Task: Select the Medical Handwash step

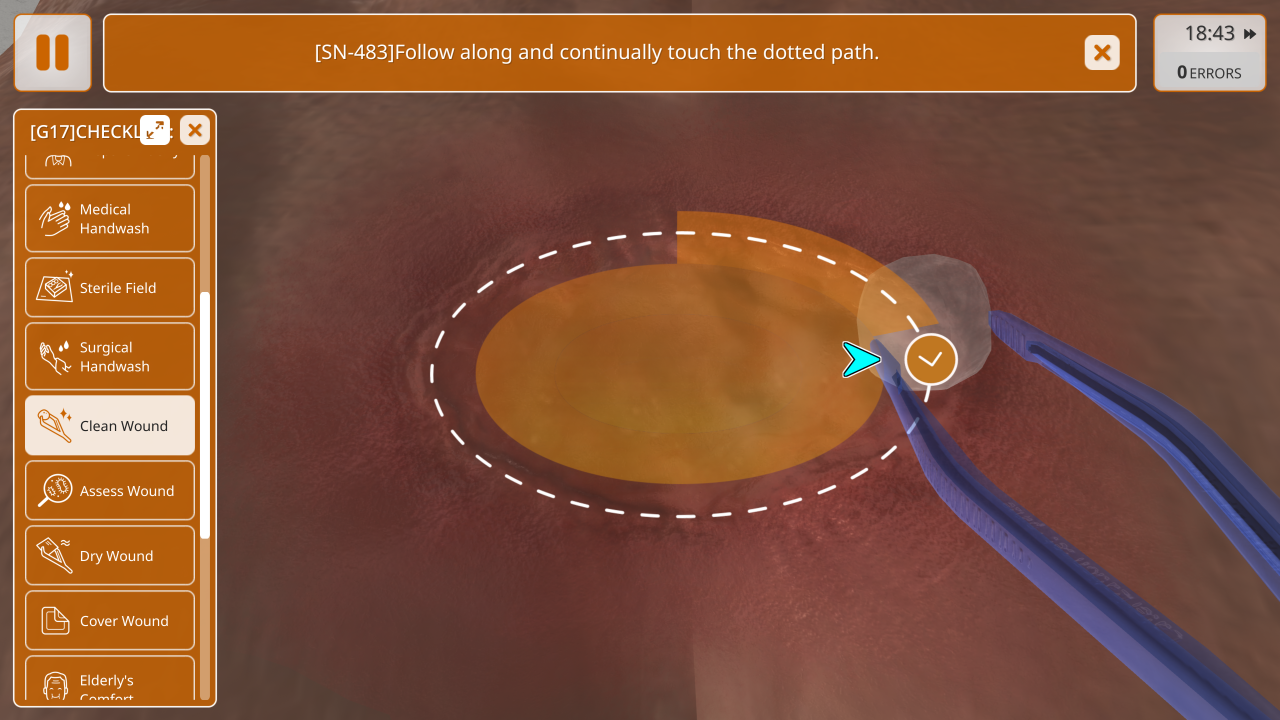Action: (110, 218)
